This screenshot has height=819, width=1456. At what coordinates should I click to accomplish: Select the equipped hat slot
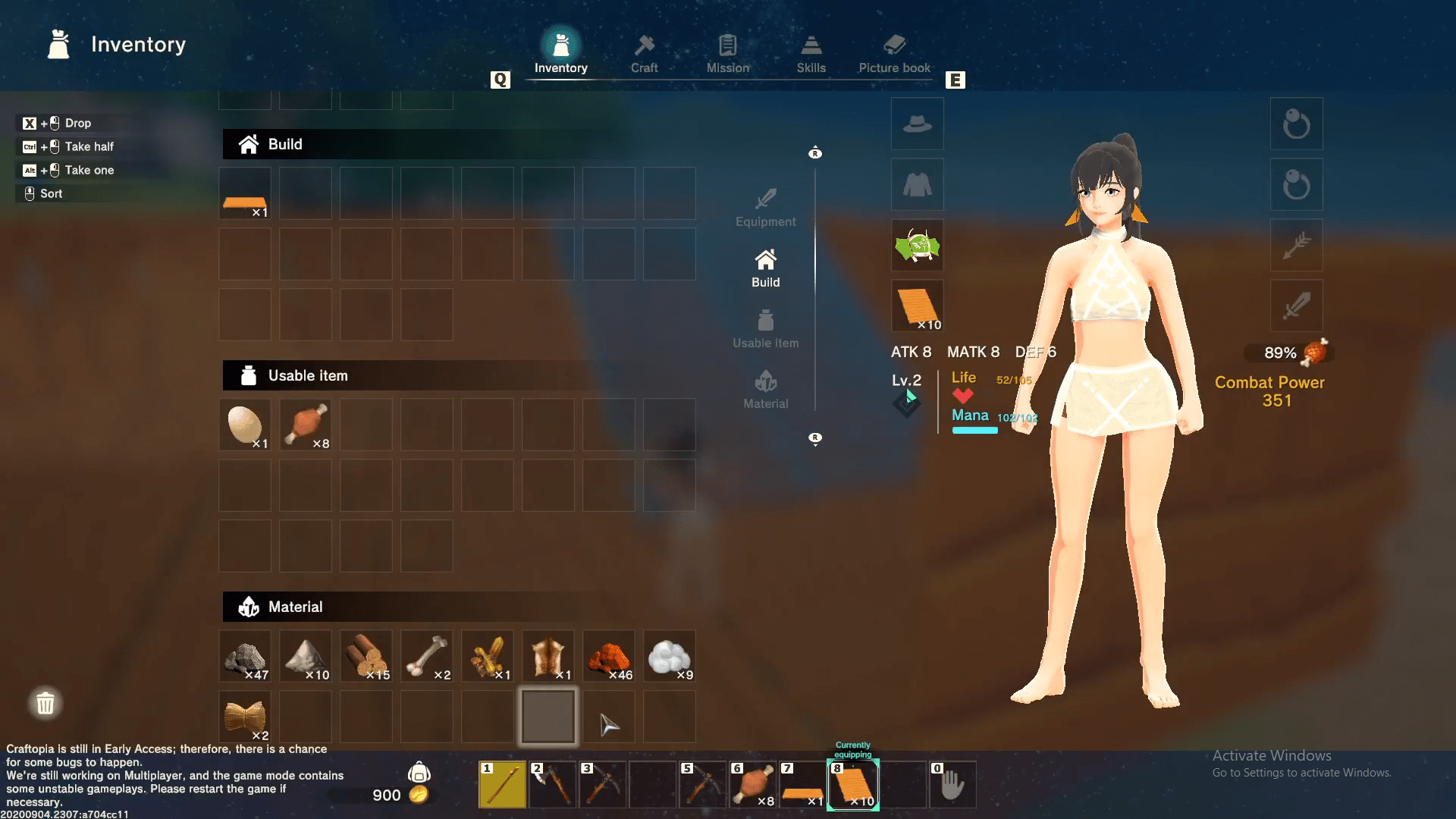coord(917,124)
